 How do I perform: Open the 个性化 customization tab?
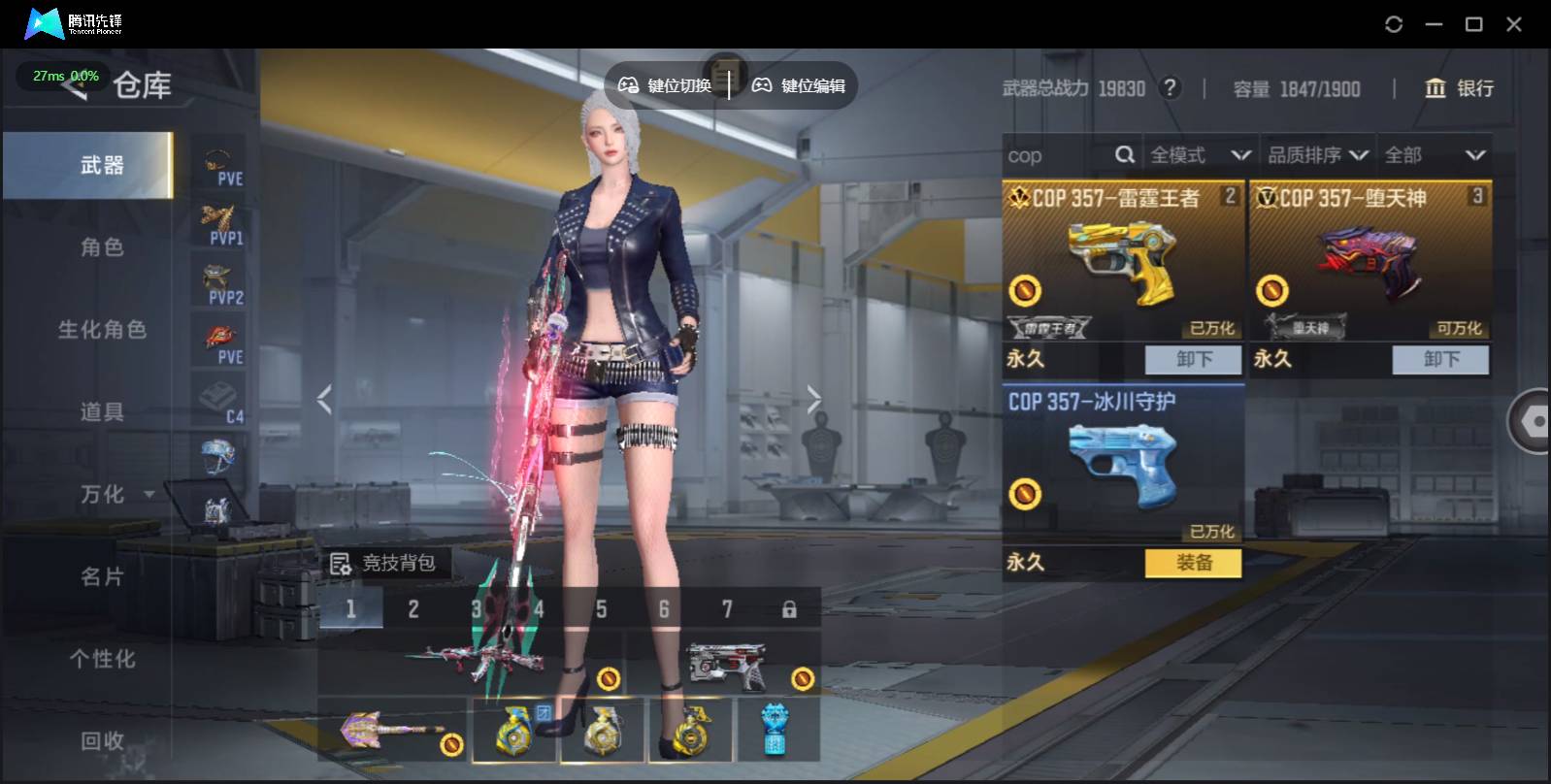point(101,660)
